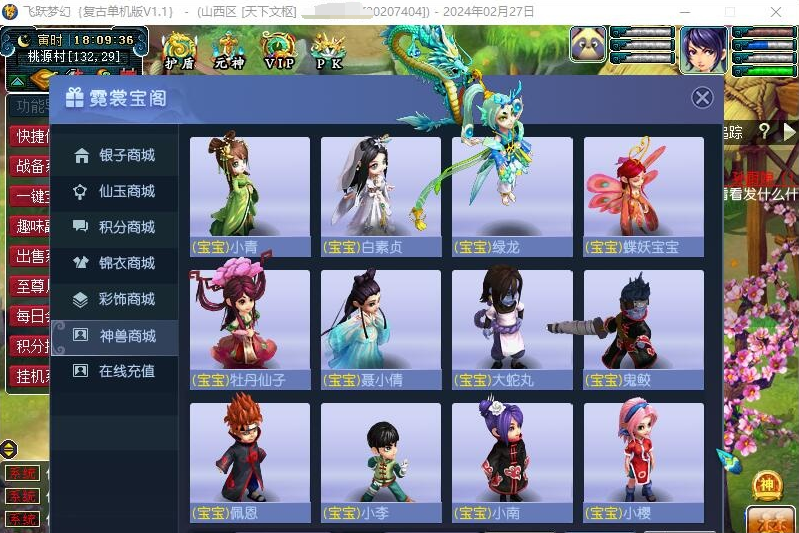Image resolution: width=799 pixels, height=533 pixels.
Task: Open the 在线充值 recharge page
Action: click(x=115, y=372)
